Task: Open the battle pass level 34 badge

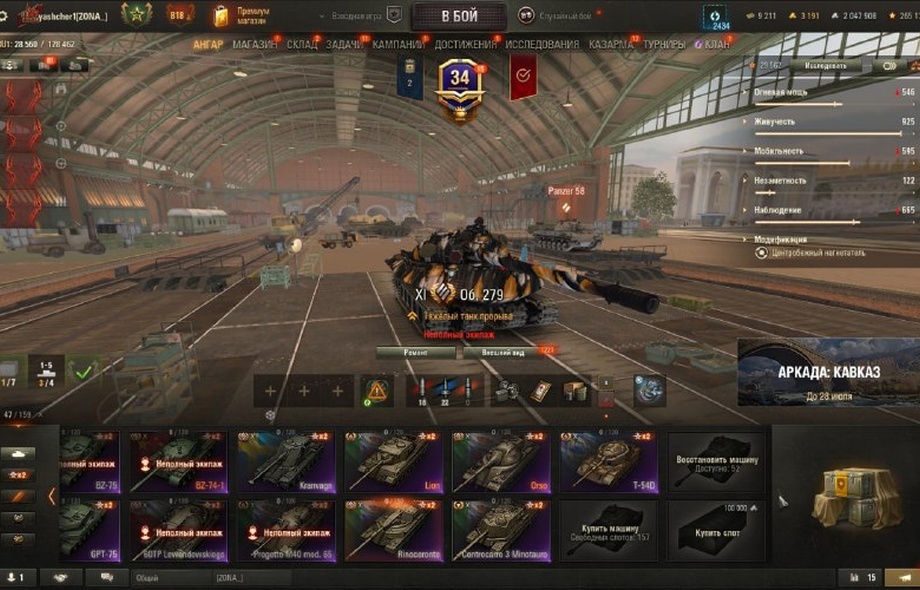Action: 459,85
